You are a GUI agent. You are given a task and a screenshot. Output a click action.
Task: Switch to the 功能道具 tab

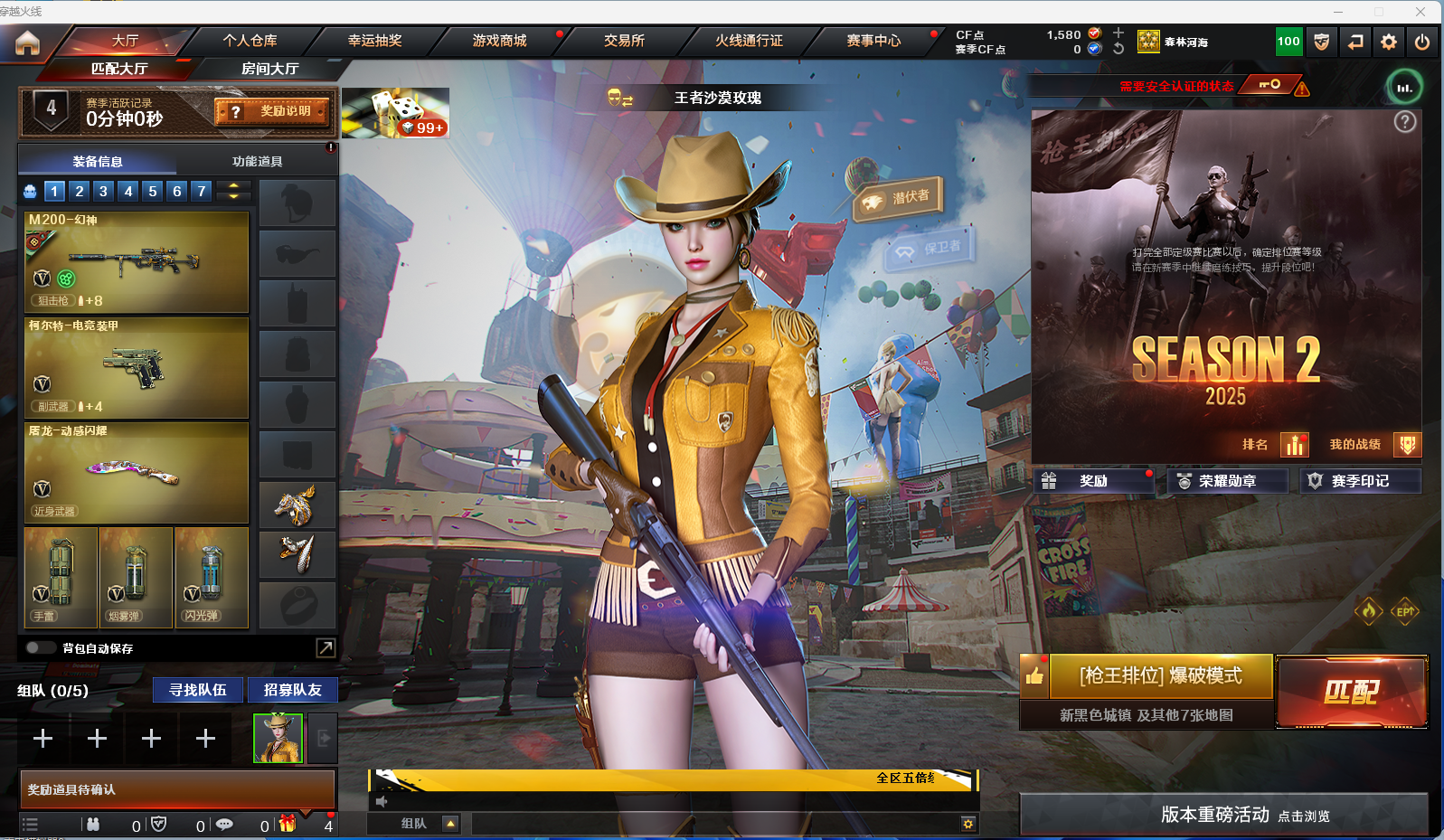coord(258,161)
